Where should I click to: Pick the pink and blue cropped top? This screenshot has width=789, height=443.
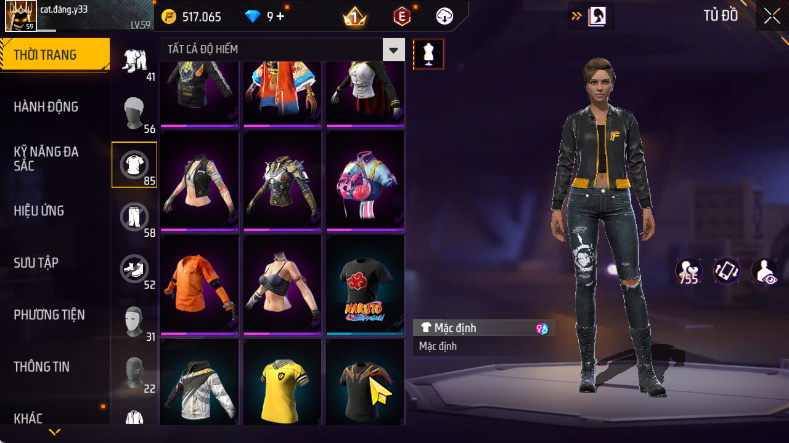pyautogui.click(x=365, y=180)
